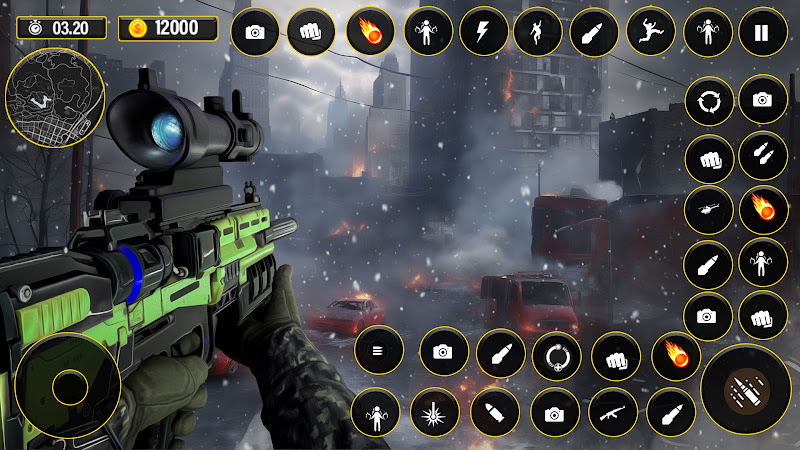Fire the weapon with the large bullets button
800x450 pixels.
747,389
